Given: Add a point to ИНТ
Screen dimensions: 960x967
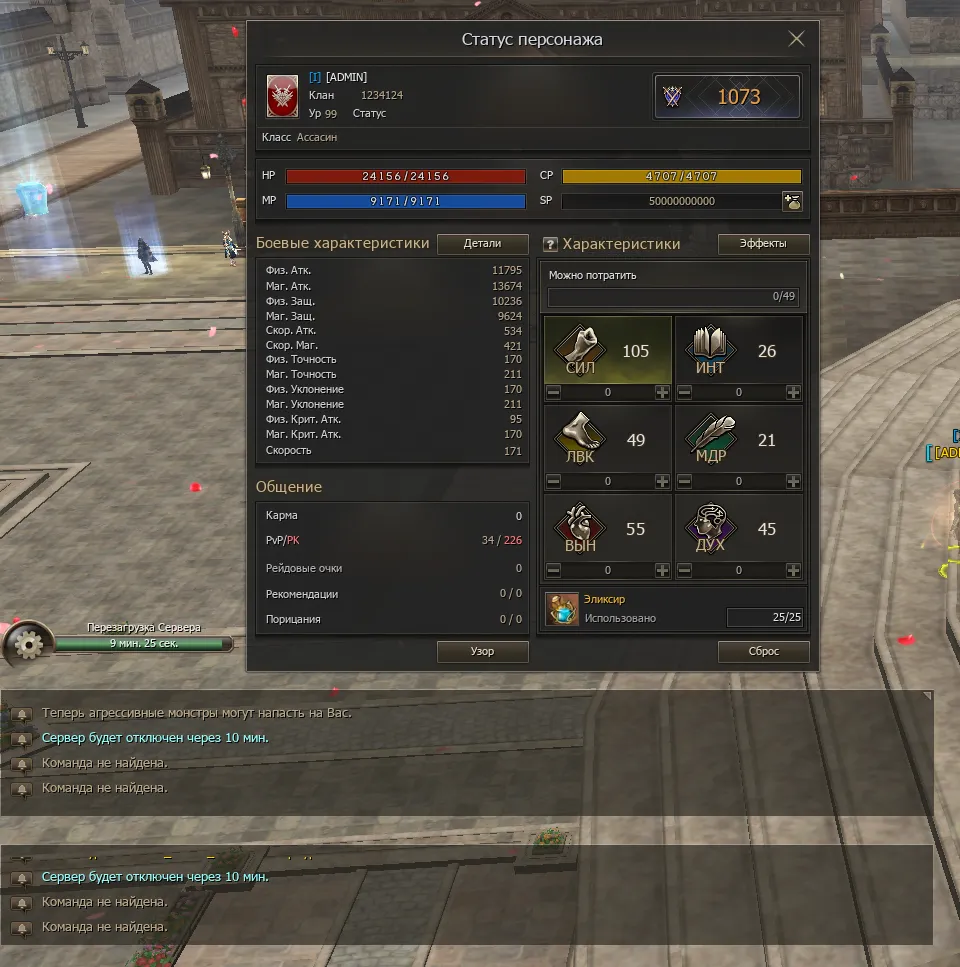Looking at the screenshot, I should click(x=793, y=393).
